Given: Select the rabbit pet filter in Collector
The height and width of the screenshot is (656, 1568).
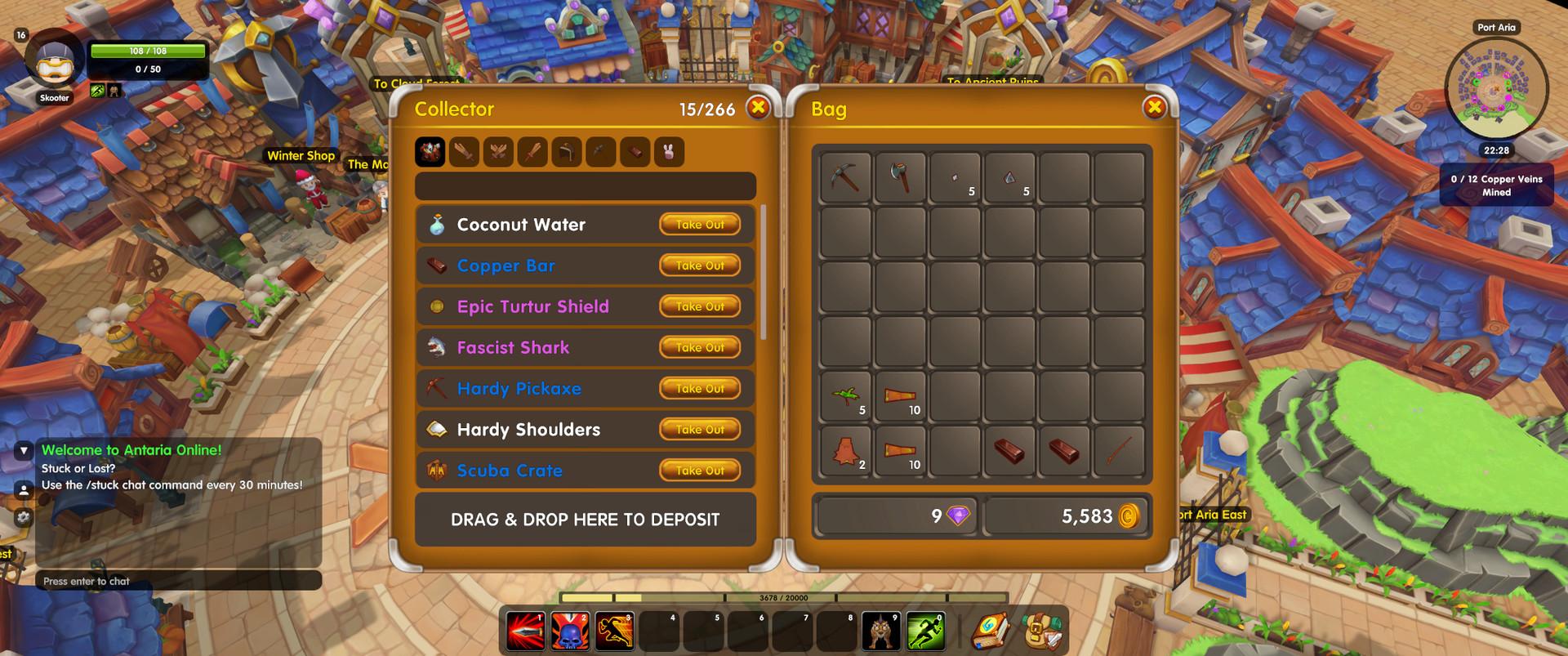Looking at the screenshot, I should point(669,151).
